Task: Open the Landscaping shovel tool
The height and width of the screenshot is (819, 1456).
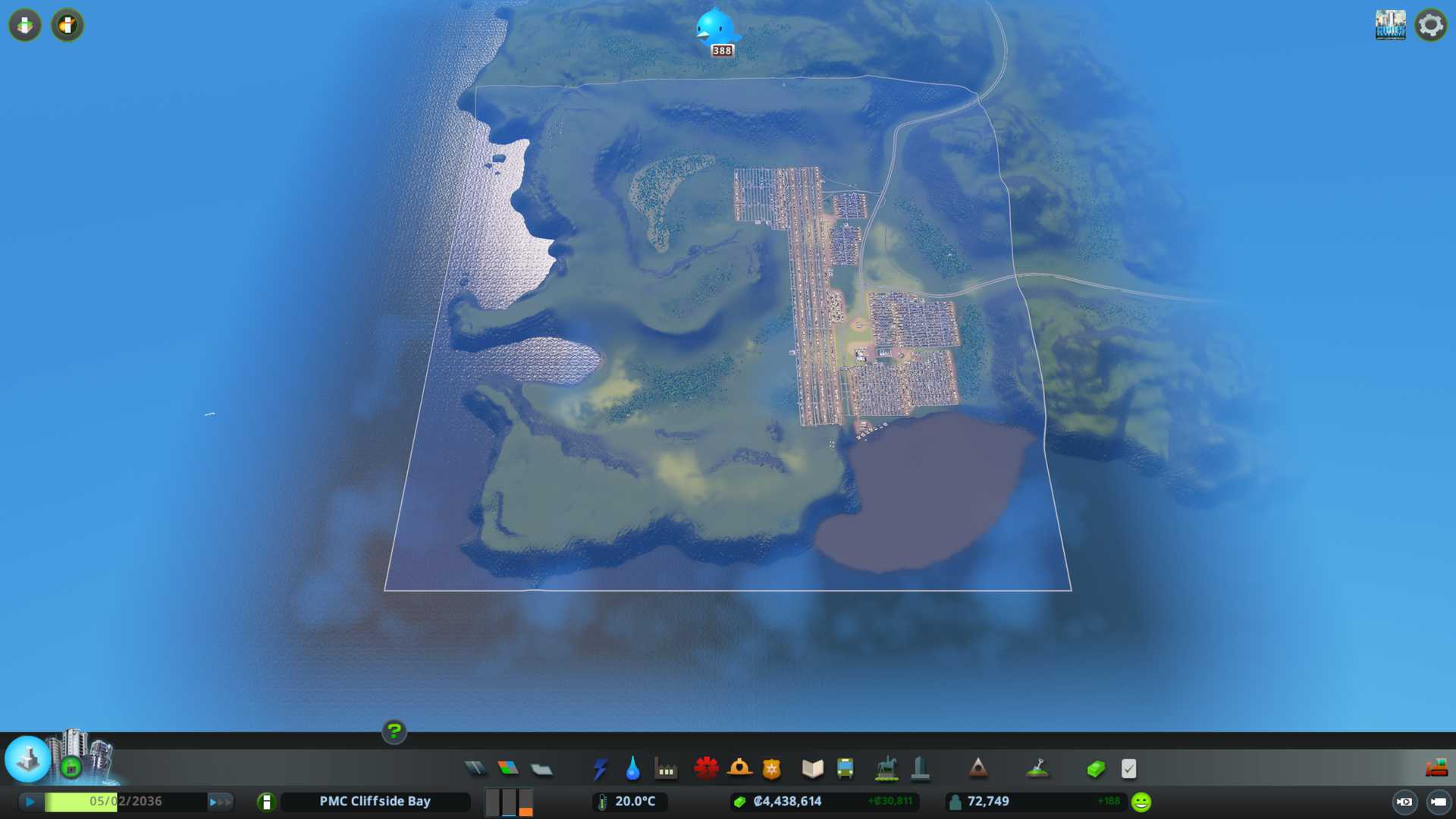Action: (1037, 769)
